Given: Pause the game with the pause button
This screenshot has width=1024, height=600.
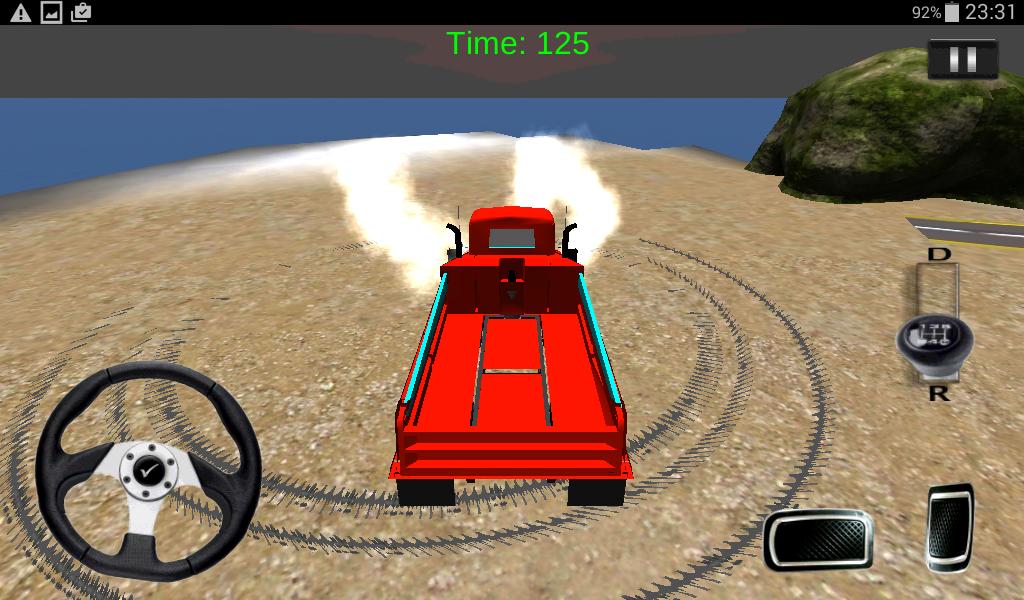Looking at the screenshot, I should (x=962, y=59).
